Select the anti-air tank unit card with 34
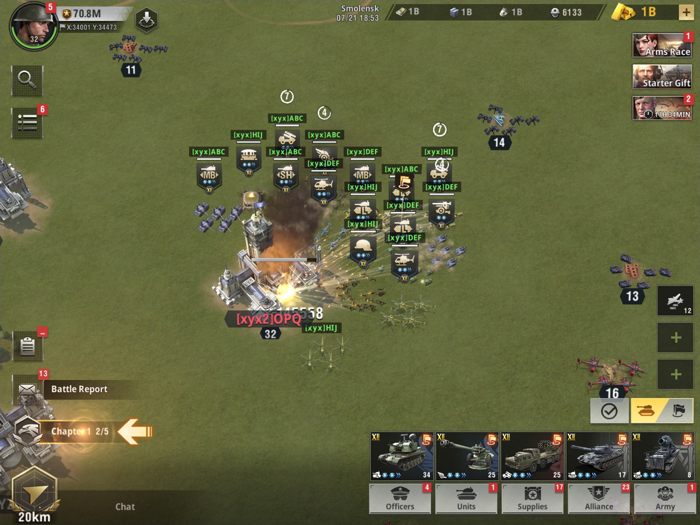Viewport: 700px width, 525px height. 401,457
